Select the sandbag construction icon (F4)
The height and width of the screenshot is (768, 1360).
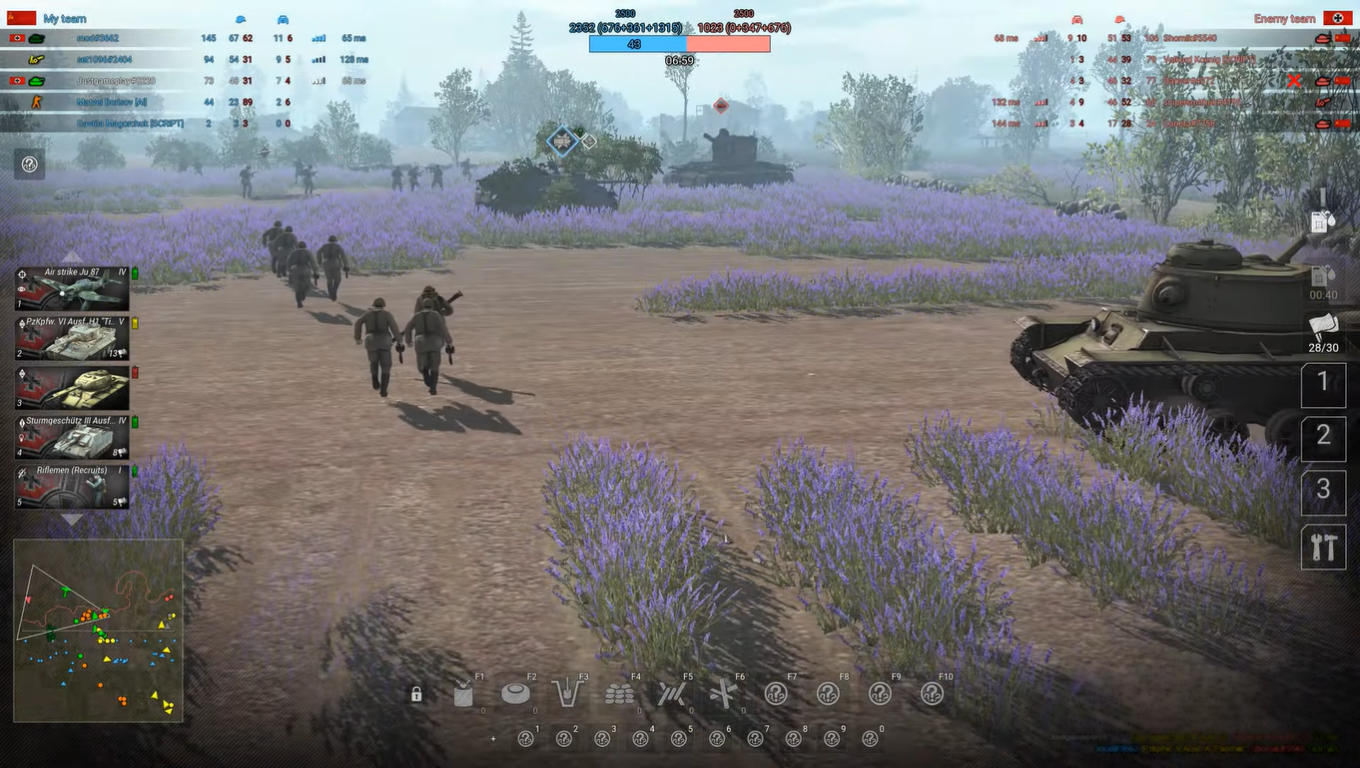[x=621, y=692]
